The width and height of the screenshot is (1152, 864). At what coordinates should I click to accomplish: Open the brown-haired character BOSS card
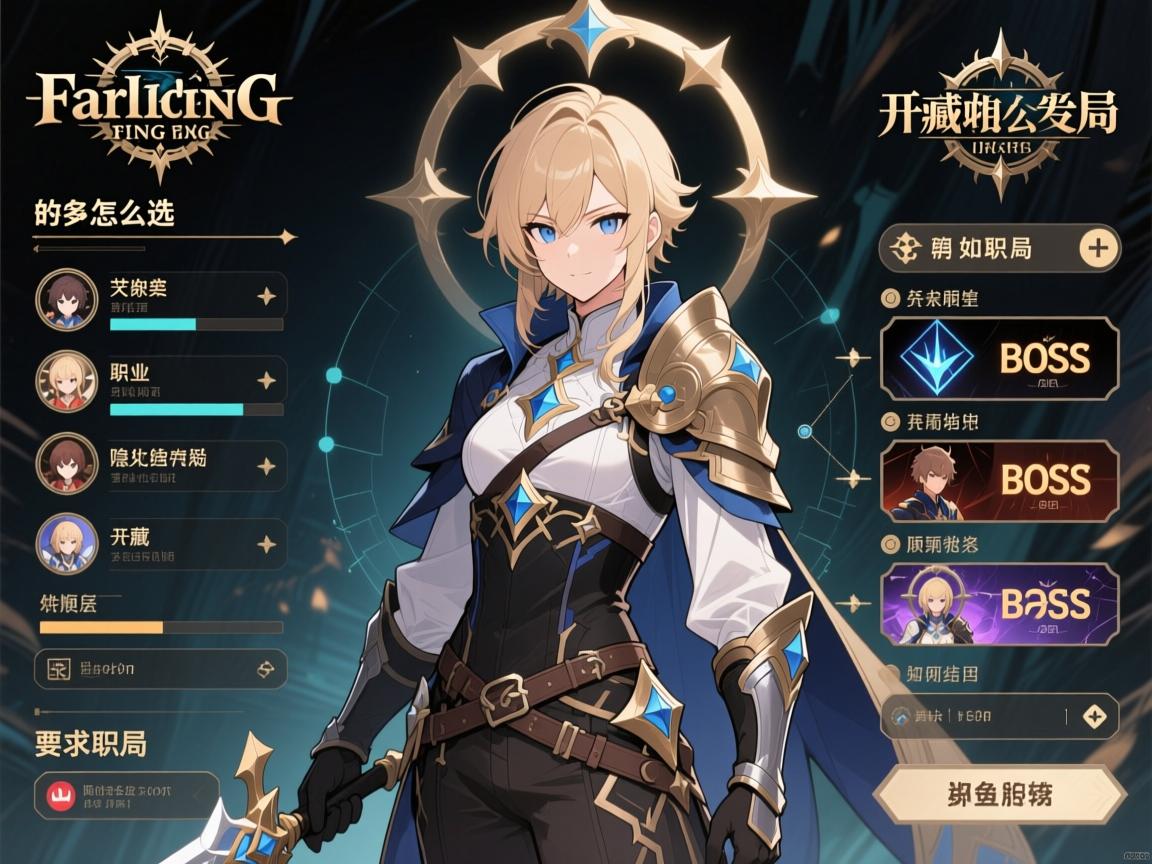999,481
